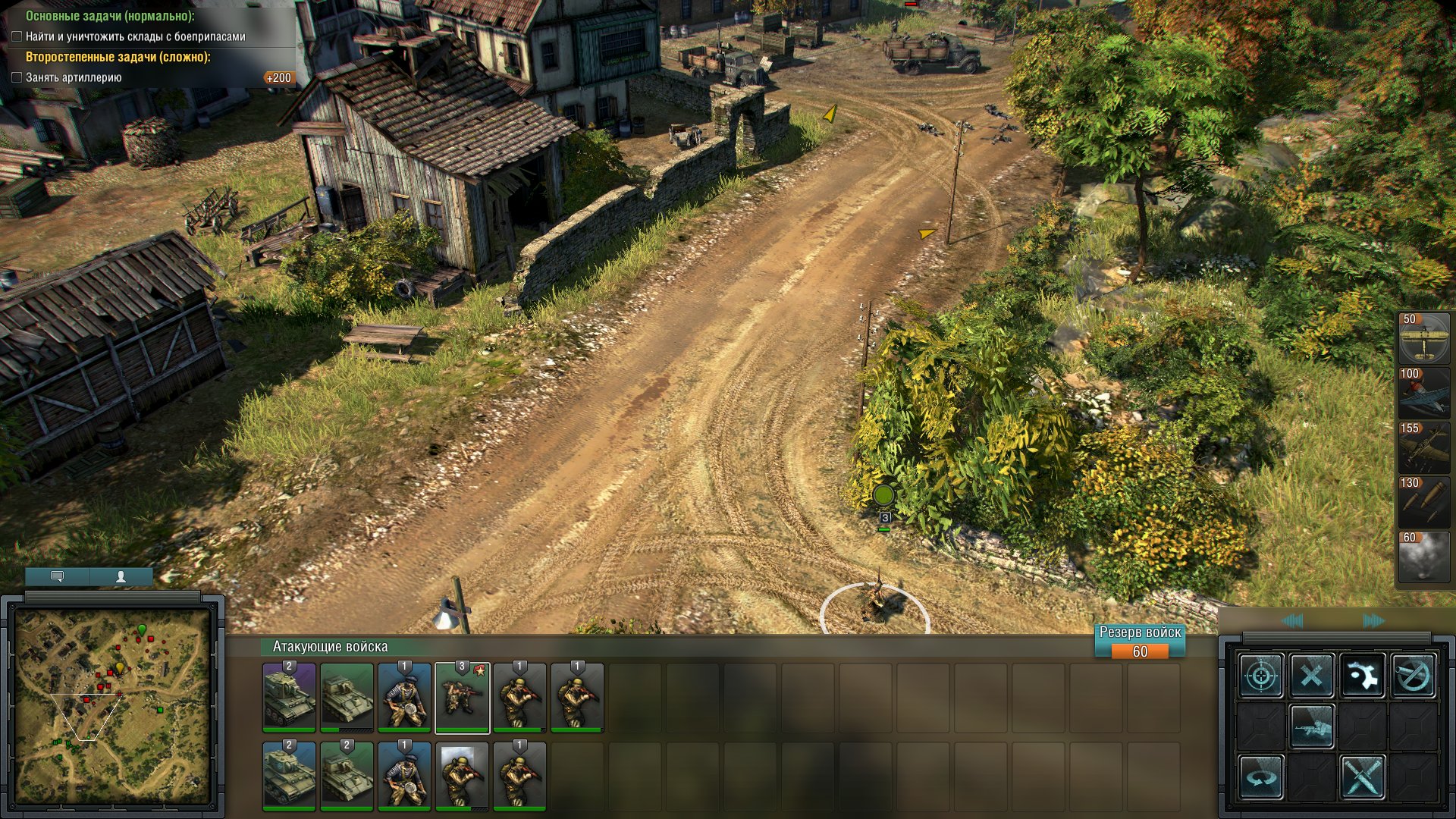Image resolution: width=1456 pixels, height=819 pixels.
Task: Click the rewind double-arrow button
Action: coord(1292,622)
